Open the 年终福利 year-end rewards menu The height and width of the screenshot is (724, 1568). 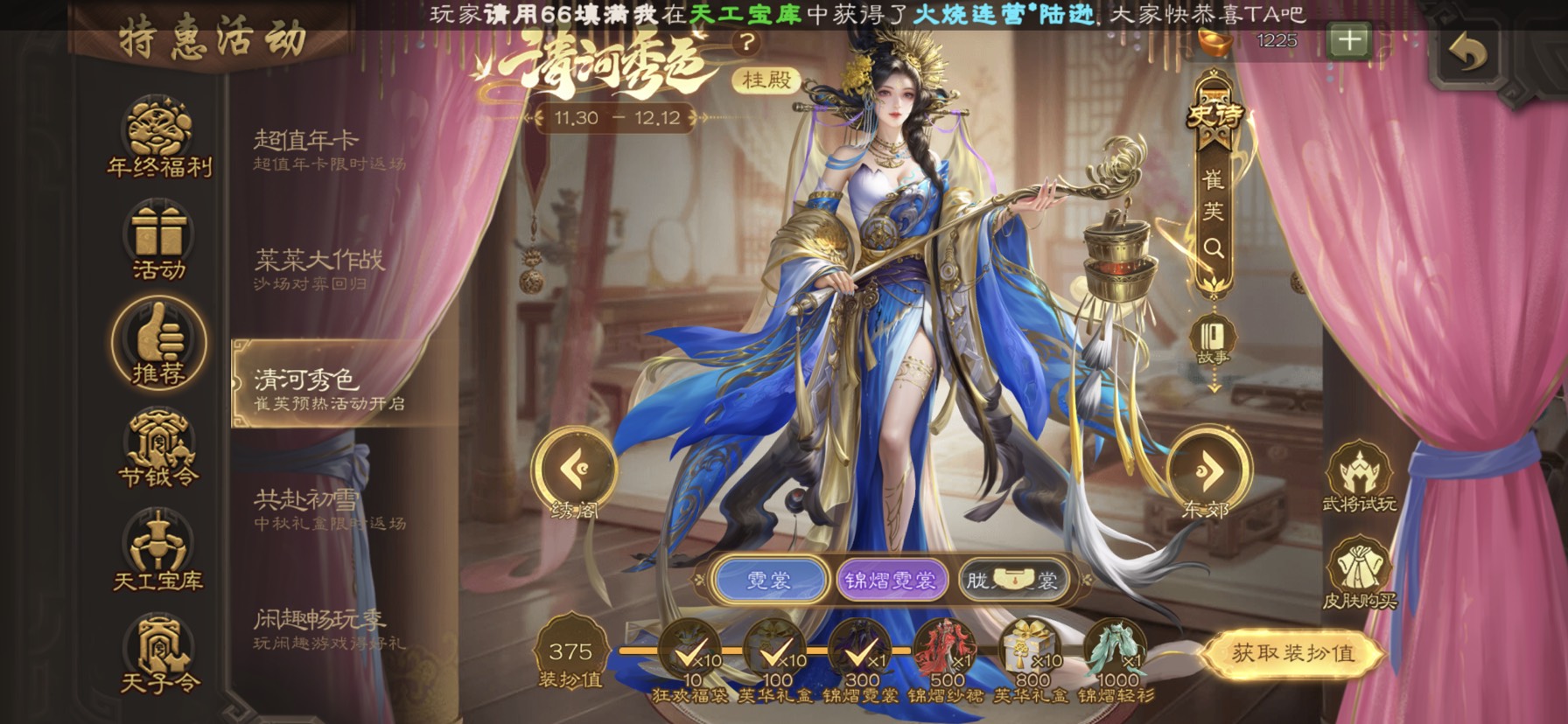click(x=158, y=136)
